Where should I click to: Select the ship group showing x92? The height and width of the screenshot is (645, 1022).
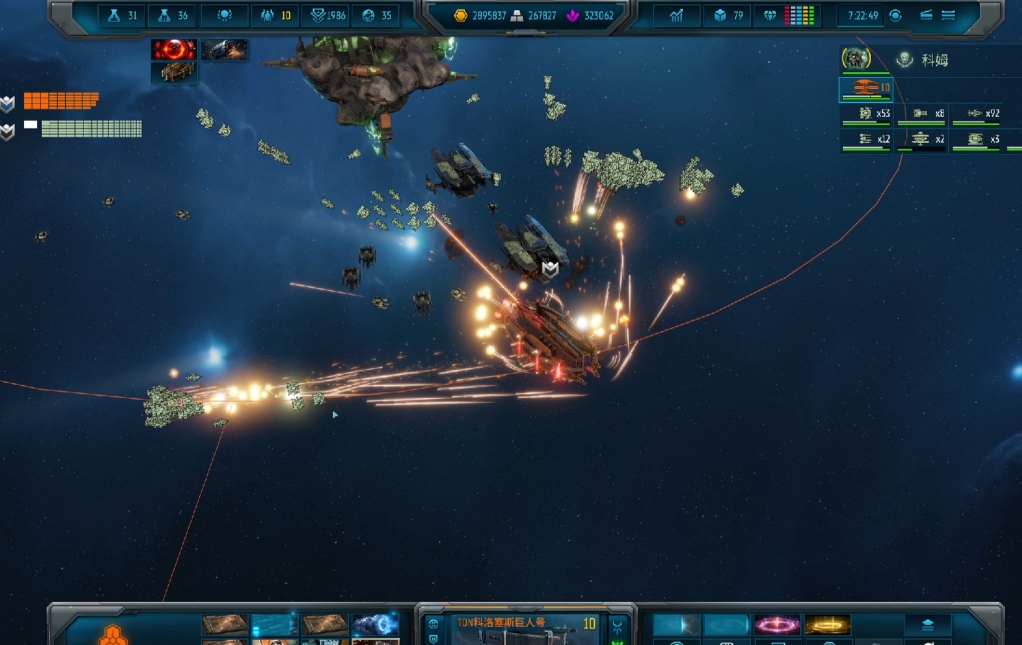(x=976, y=115)
